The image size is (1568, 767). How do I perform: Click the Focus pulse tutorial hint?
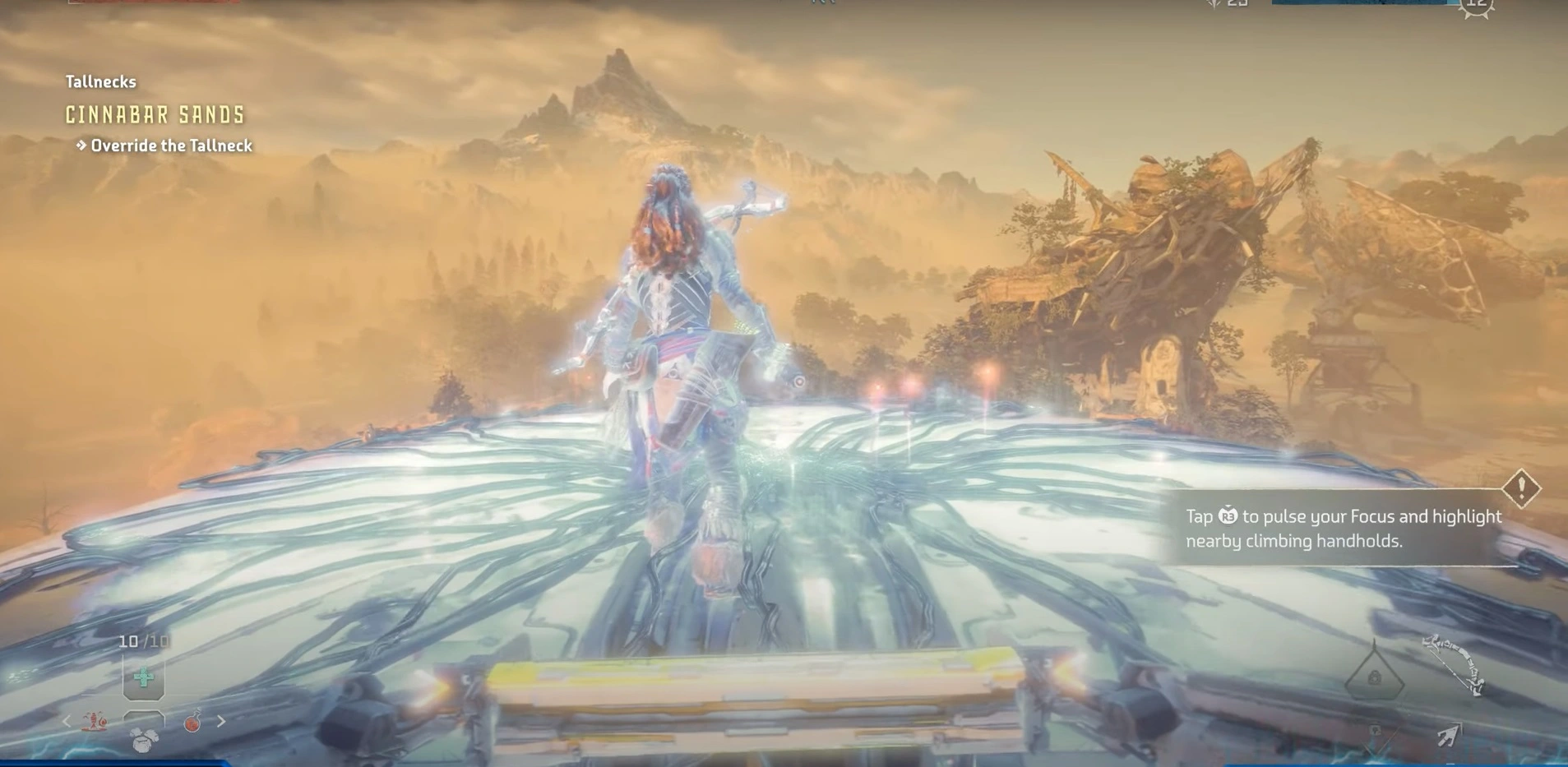(1343, 529)
